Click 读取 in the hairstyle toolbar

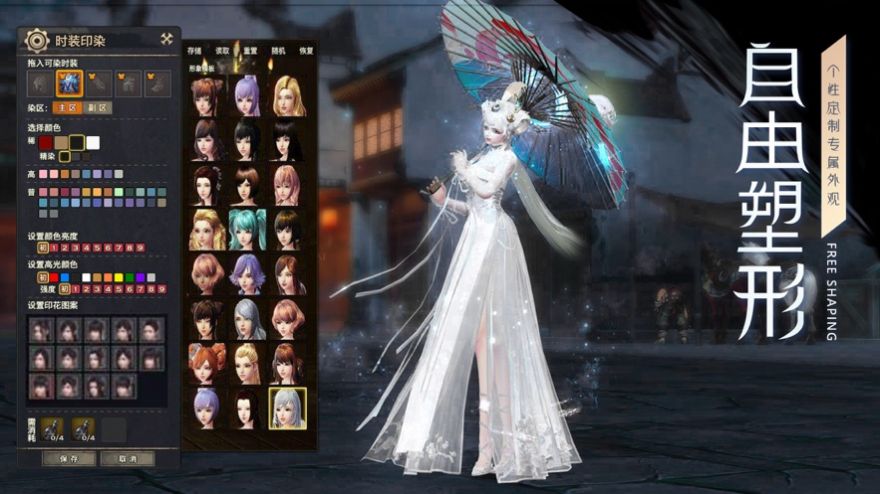(223, 50)
